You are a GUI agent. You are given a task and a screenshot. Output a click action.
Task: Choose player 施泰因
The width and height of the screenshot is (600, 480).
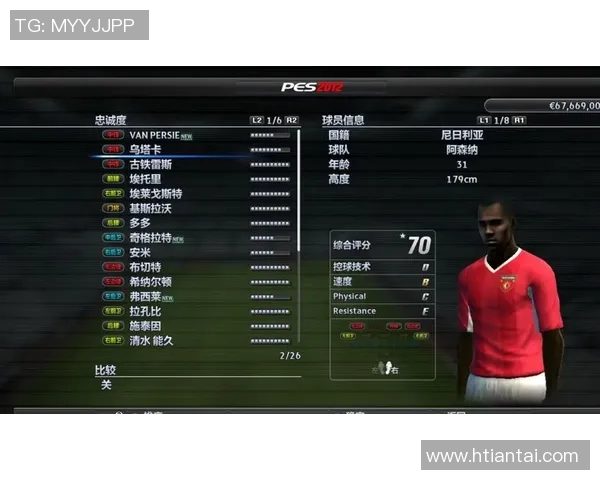146,326
